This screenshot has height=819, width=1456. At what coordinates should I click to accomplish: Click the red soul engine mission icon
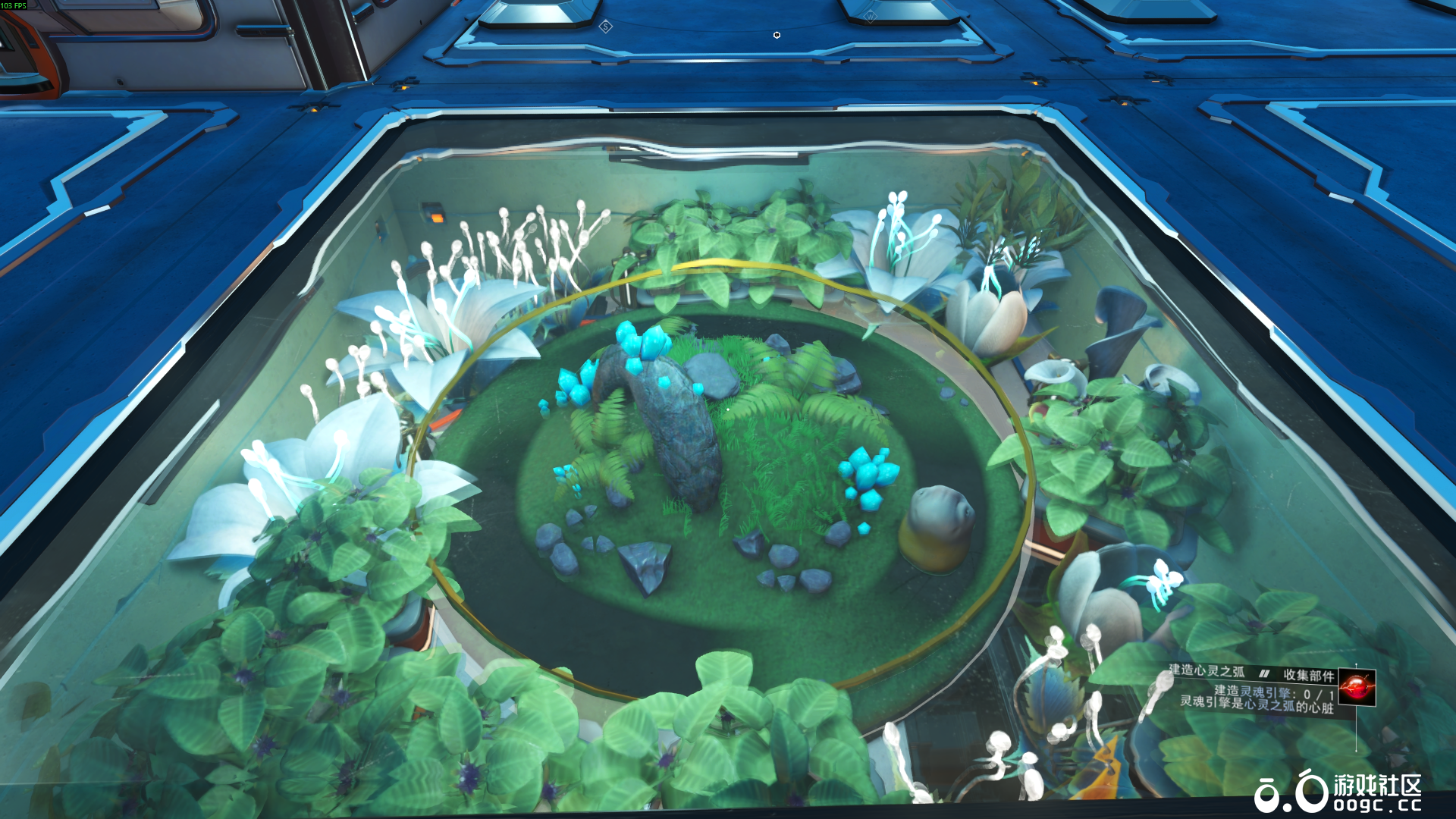(1357, 687)
